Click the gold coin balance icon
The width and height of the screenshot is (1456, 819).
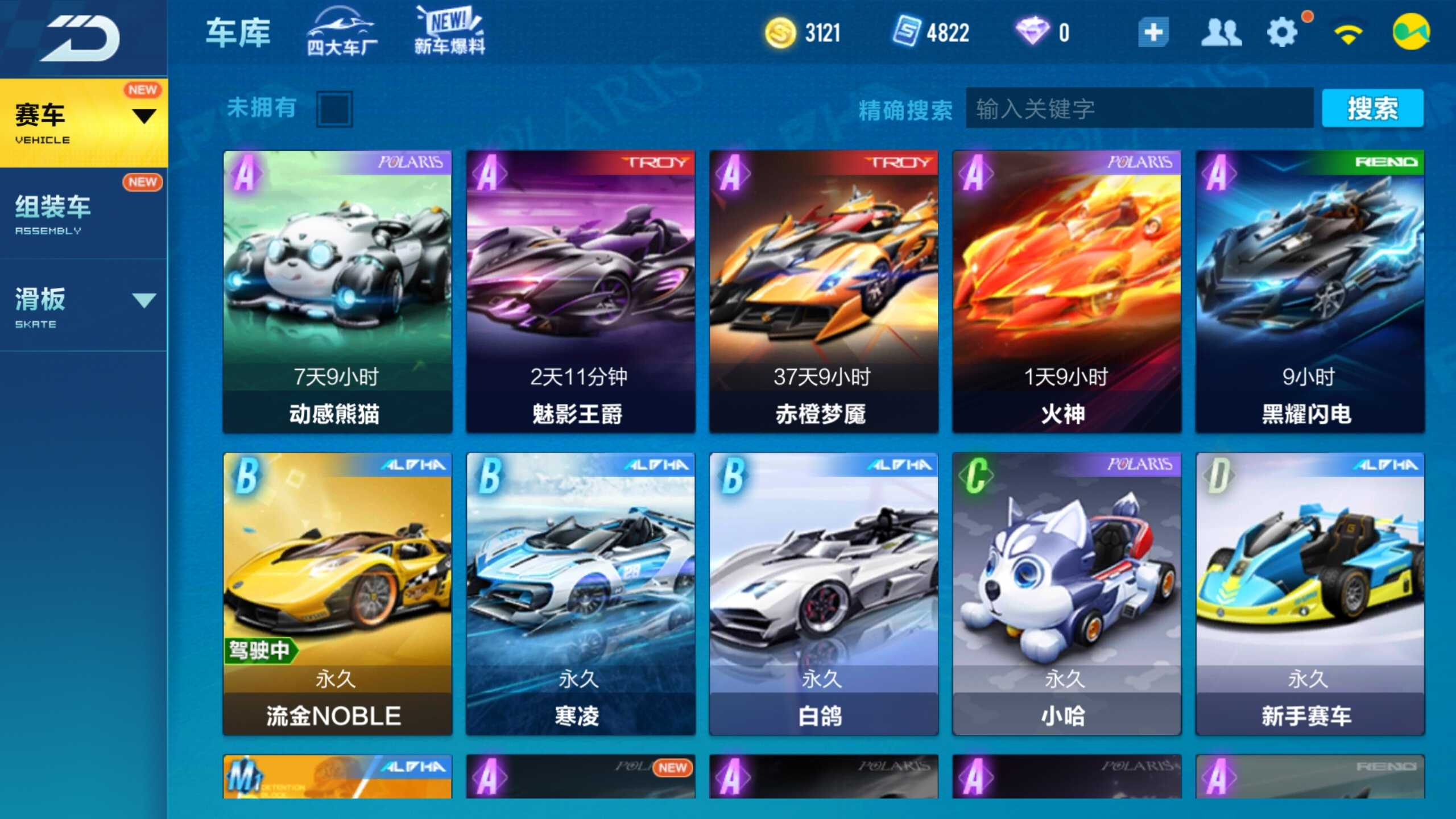point(781,33)
